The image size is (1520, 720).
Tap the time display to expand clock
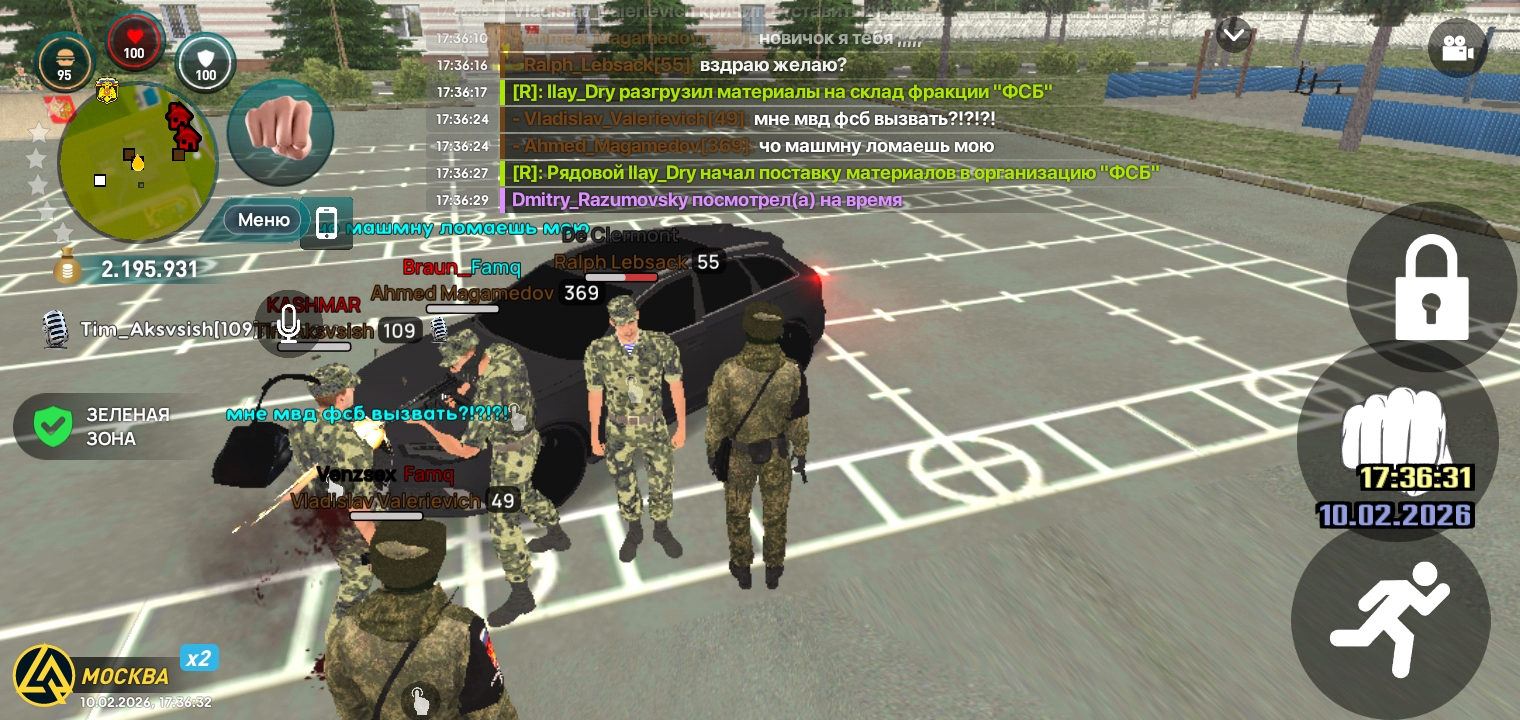pos(1415,478)
